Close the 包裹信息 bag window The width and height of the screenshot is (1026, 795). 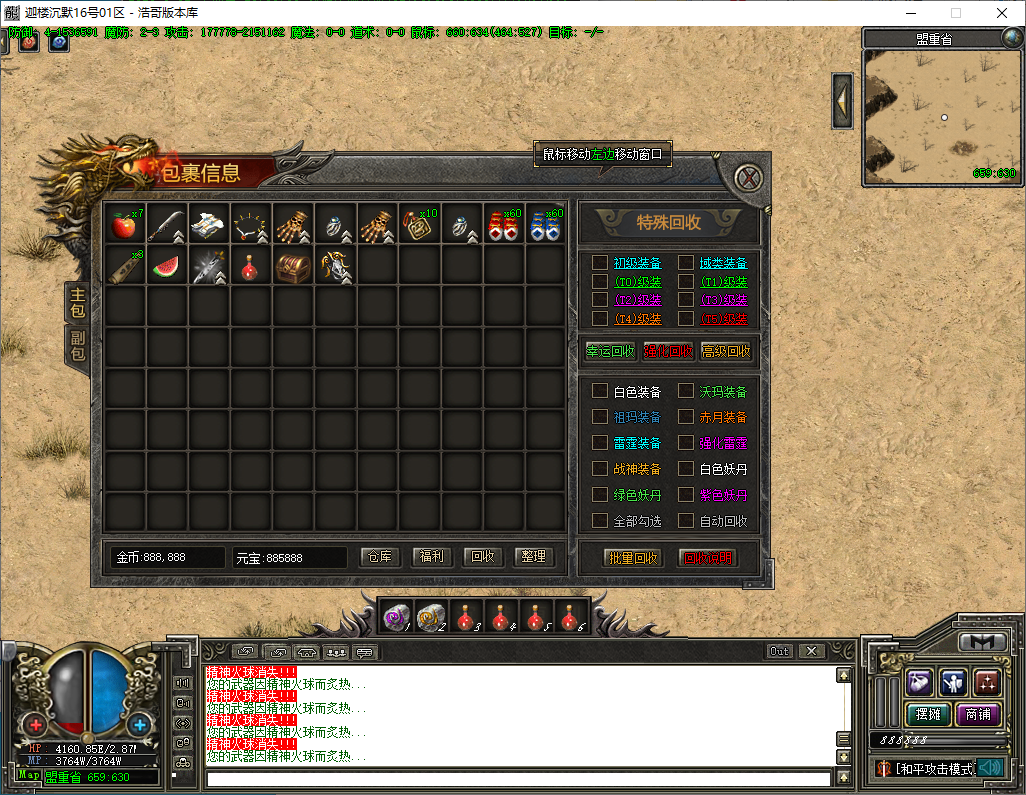click(747, 179)
